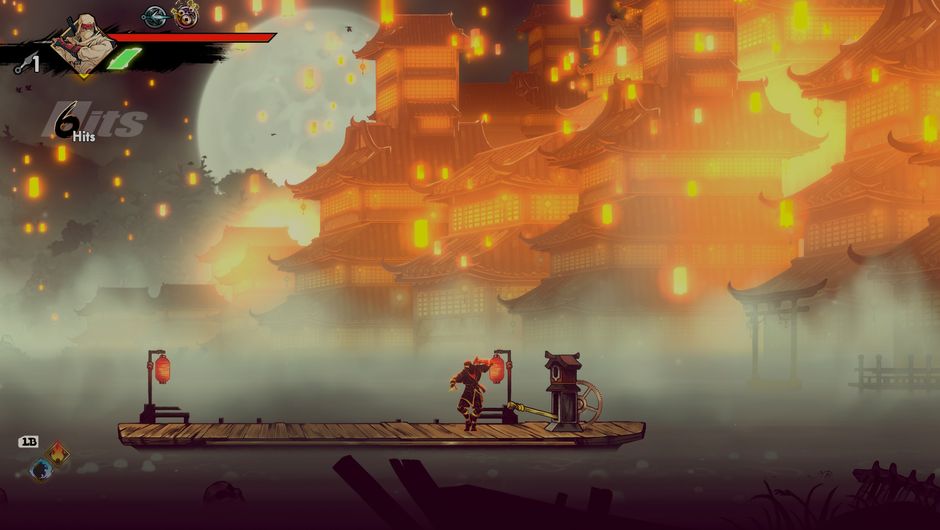Screen dimensions: 940x530
Task: Activate the fire ninpo ability
Action: click(57, 454)
